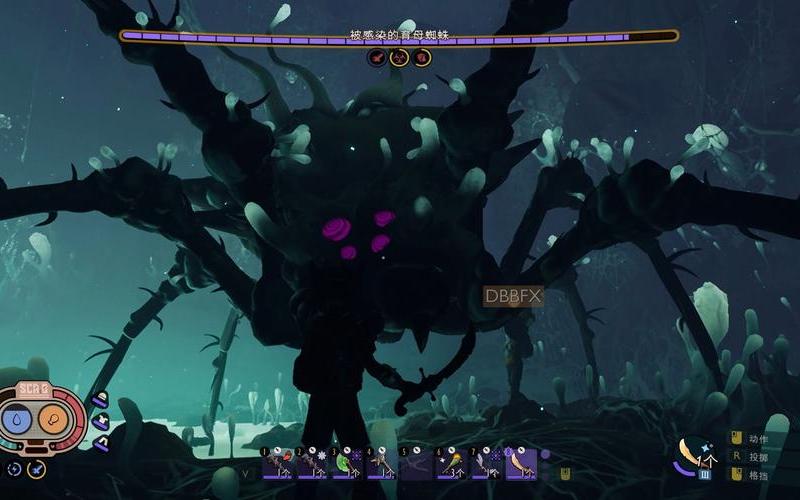Inspect the helmet armor durability icon

[x=100, y=401]
